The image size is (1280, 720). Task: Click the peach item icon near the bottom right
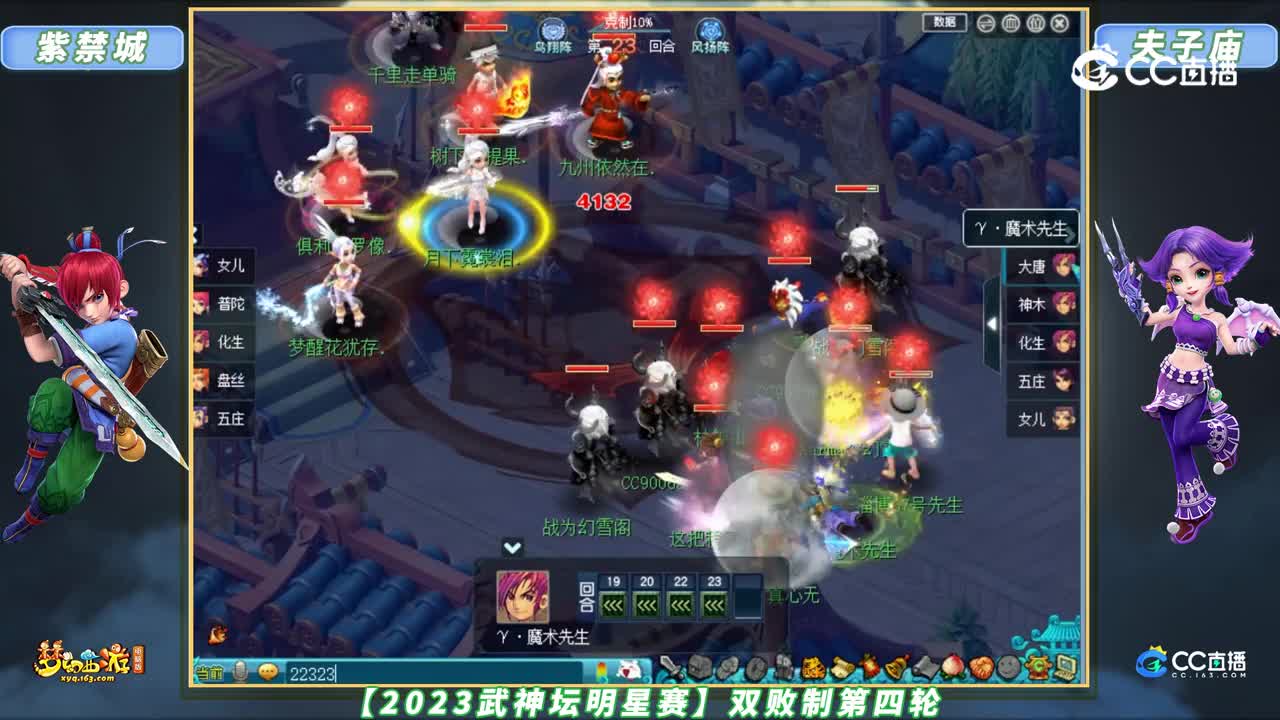[953, 666]
